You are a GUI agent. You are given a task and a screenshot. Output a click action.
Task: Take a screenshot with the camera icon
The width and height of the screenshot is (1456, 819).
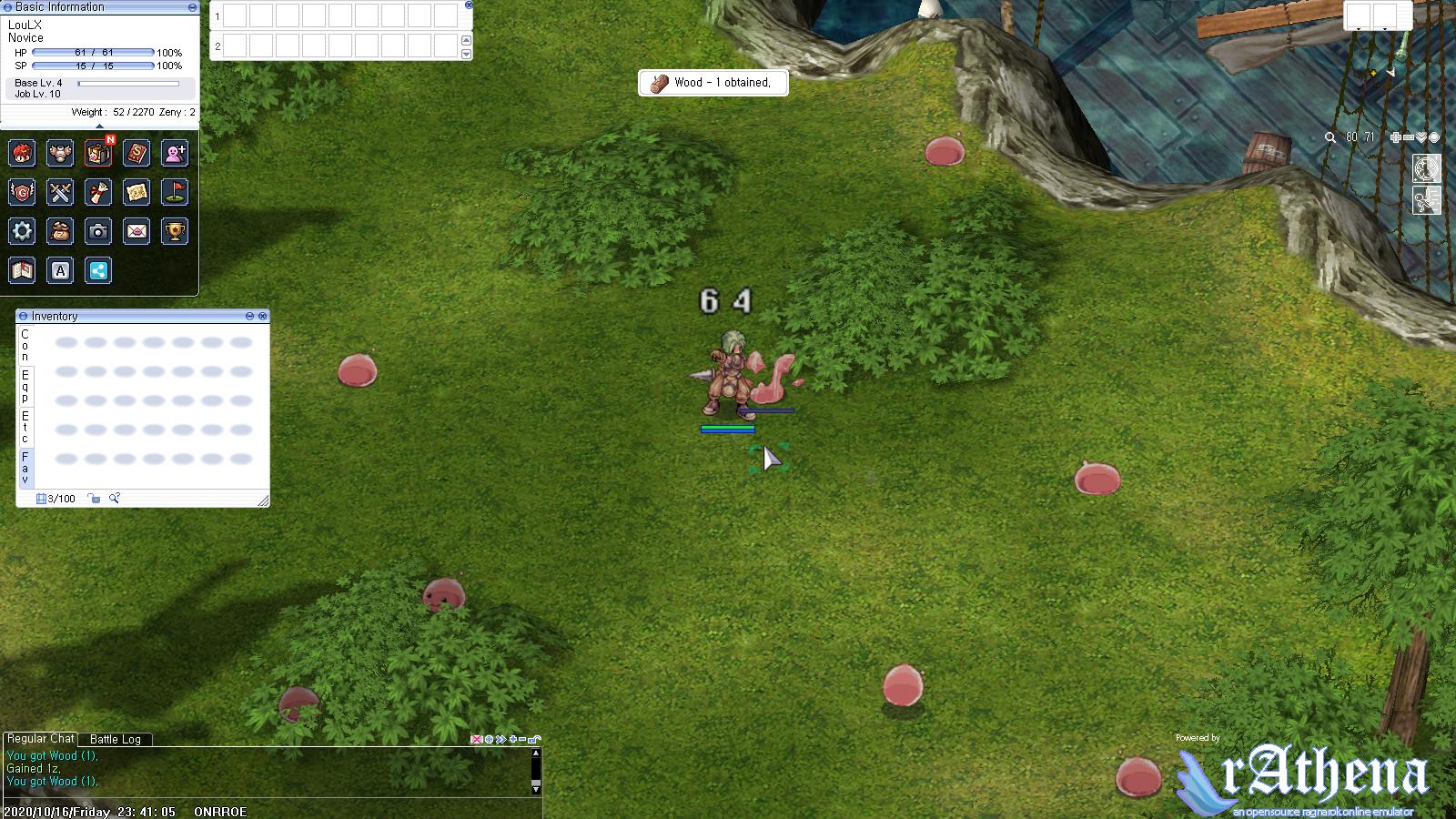coord(98,231)
